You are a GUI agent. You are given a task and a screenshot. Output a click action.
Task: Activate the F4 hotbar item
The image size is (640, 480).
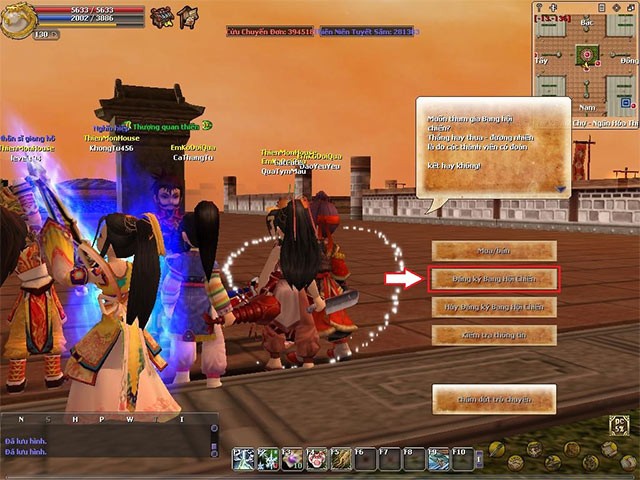point(317,458)
